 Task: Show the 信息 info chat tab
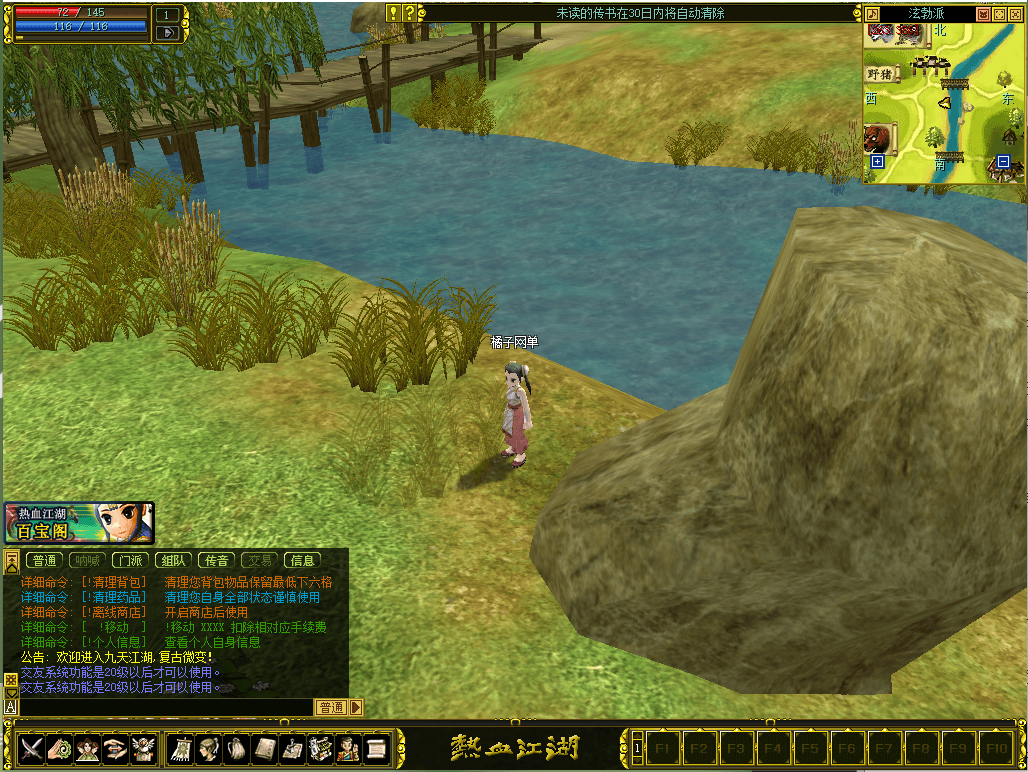(x=302, y=561)
